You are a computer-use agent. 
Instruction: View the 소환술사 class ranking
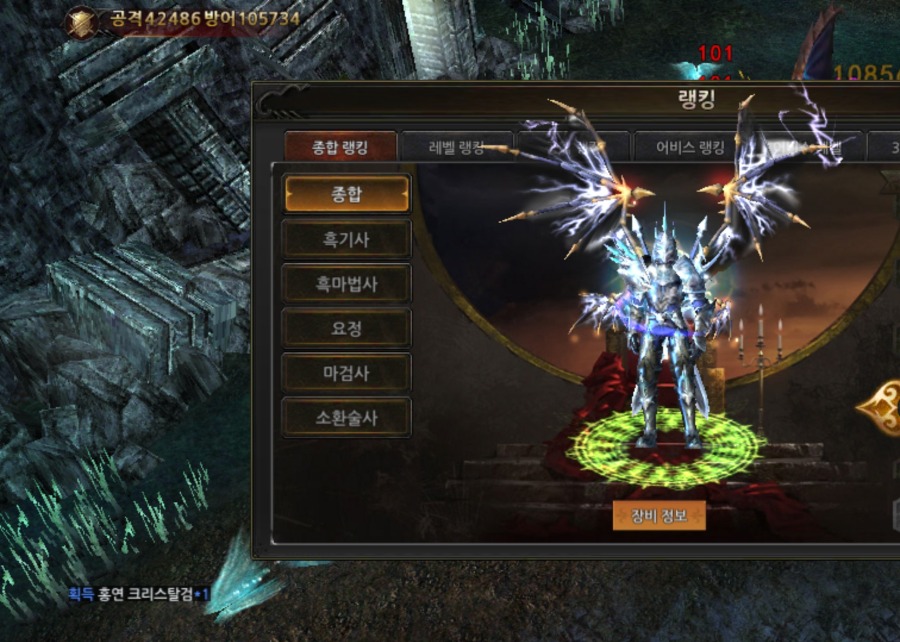[x=346, y=418]
